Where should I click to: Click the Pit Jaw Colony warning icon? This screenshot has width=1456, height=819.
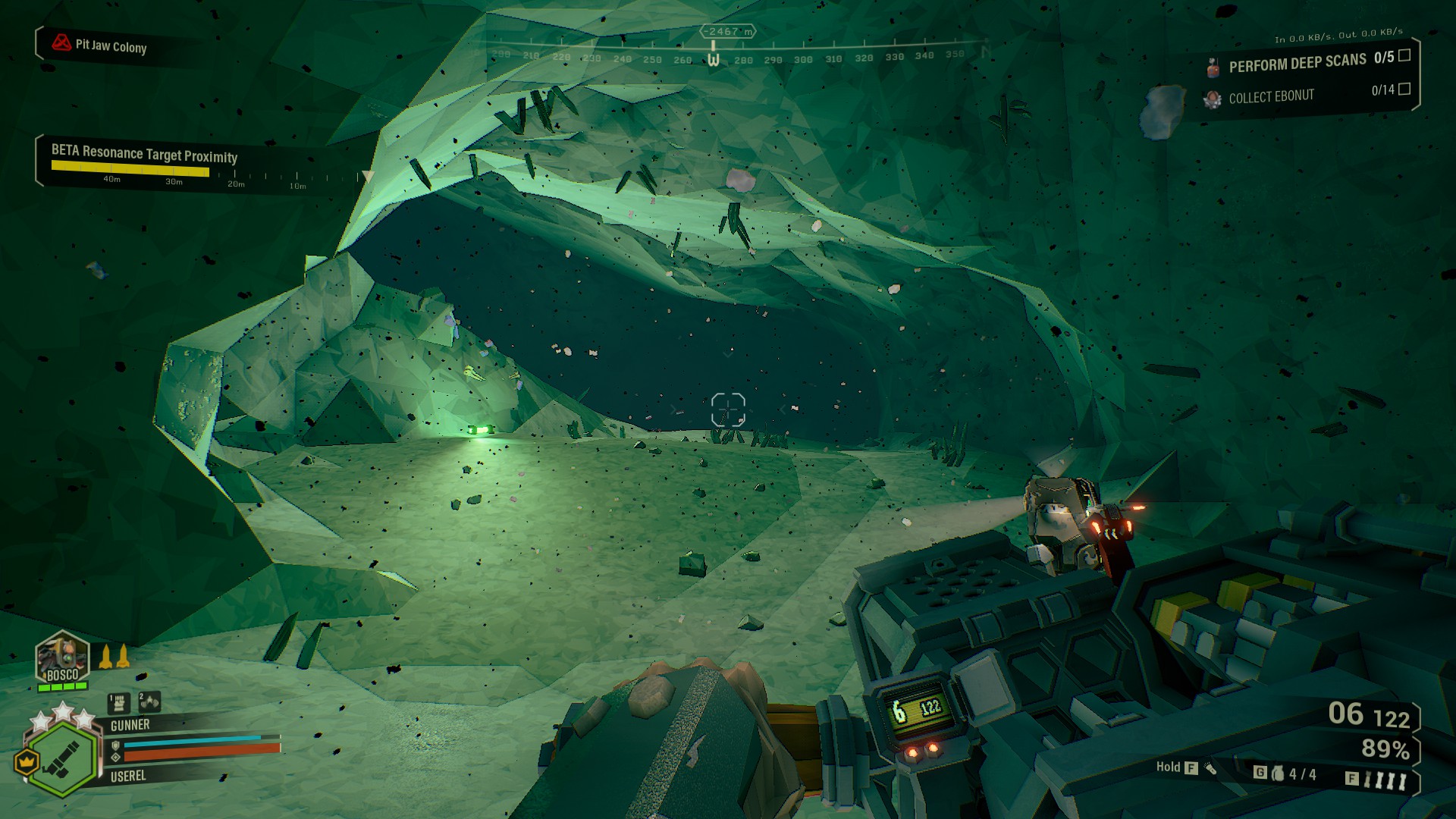point(61,43)
